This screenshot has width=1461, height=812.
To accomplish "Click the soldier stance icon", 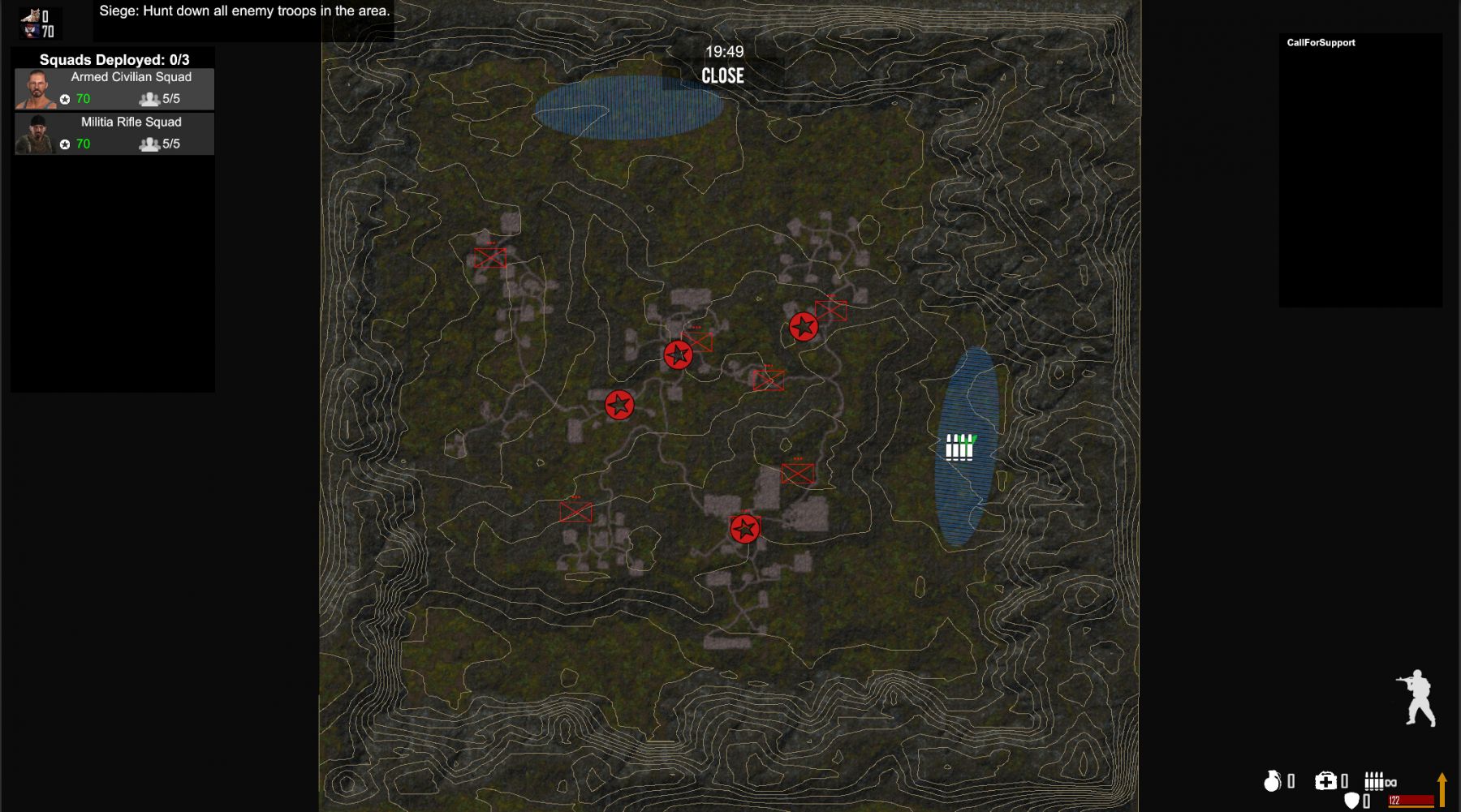I will [1417, 698].
